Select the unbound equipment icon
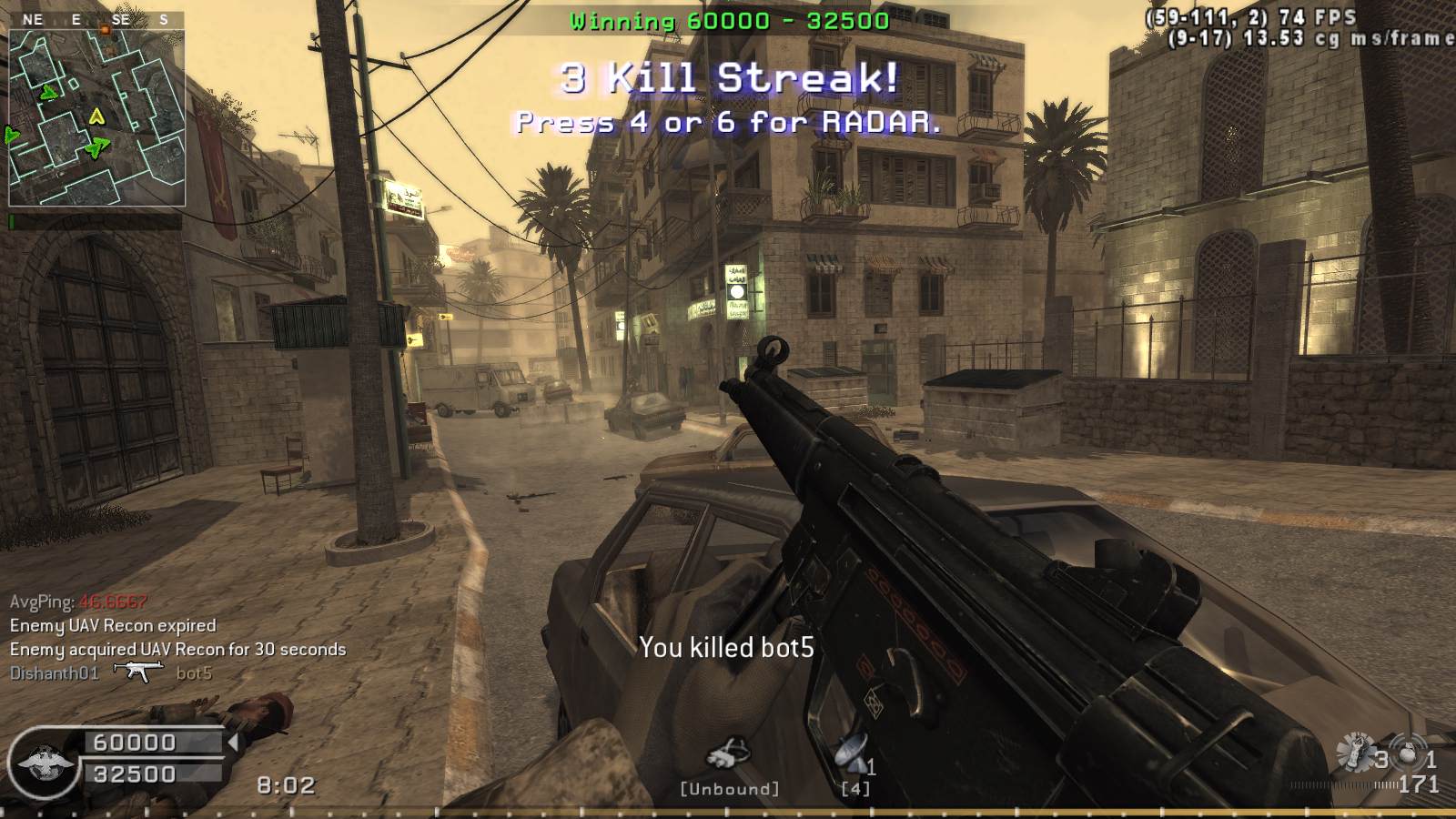 coord(730,754)
